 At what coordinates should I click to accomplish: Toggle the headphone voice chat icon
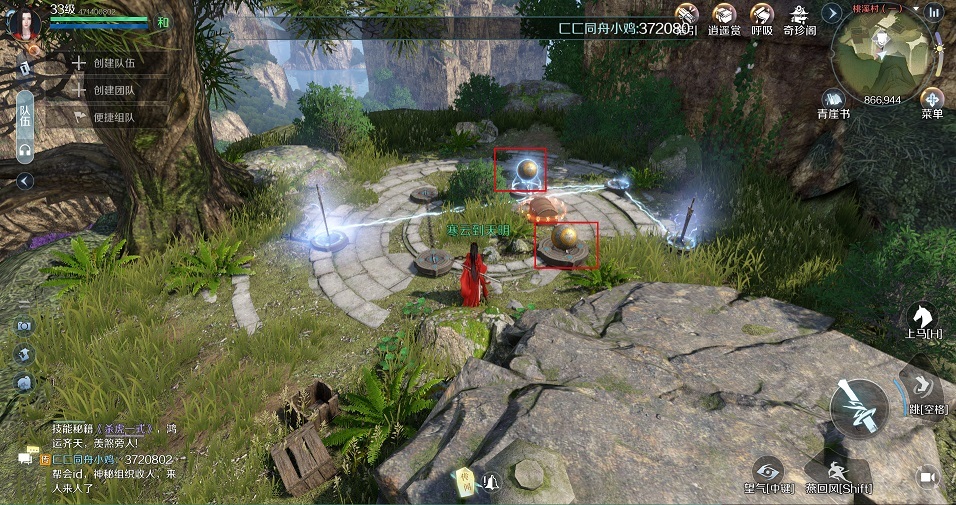coord(25,150)
